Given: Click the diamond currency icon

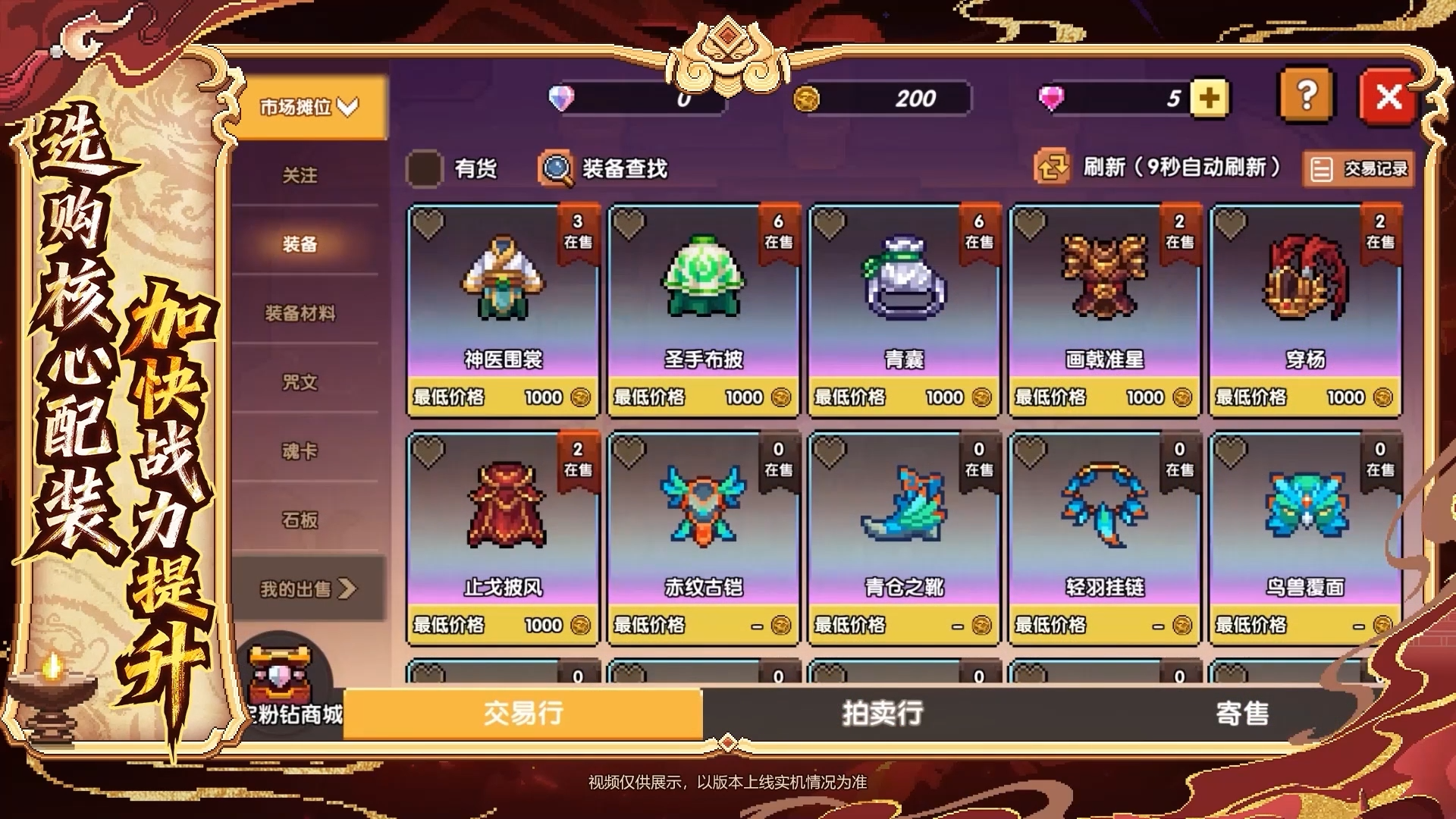Looking at the screenshot, I should pyautogui.click(x=561, y=97).
